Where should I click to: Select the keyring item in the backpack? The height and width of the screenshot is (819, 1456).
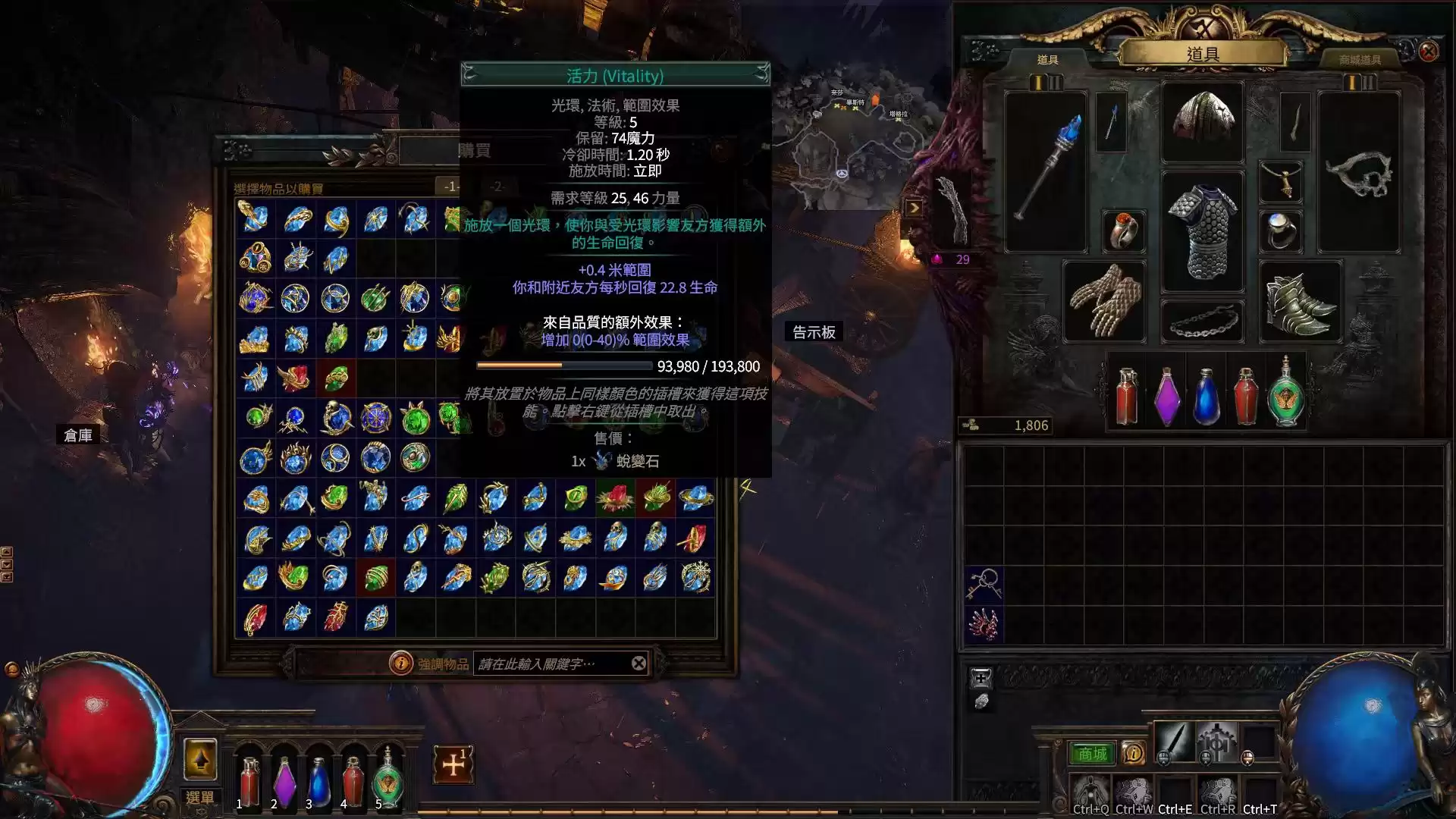coord(984,585)
